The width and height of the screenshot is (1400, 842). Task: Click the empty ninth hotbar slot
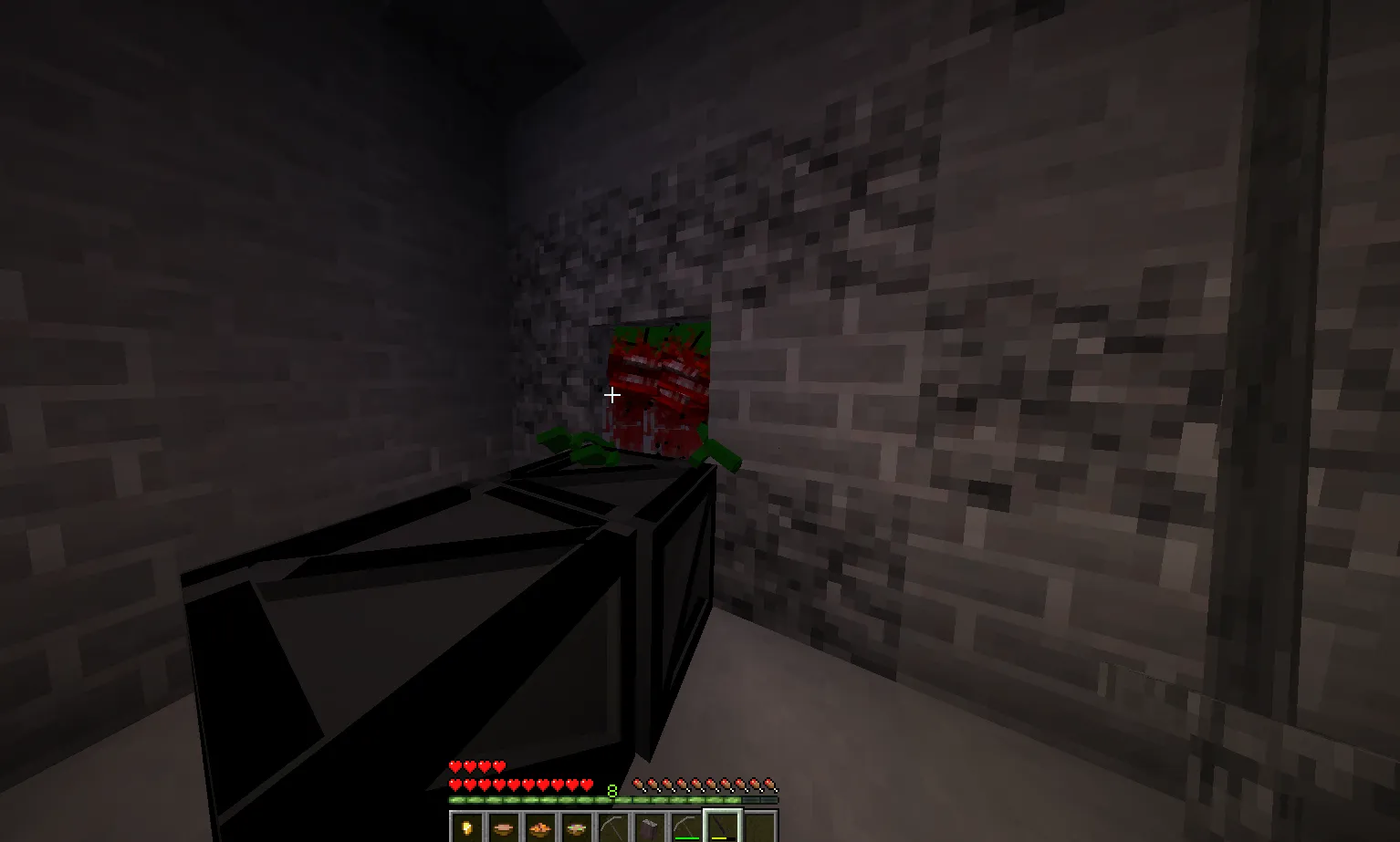tap(757, 826)
